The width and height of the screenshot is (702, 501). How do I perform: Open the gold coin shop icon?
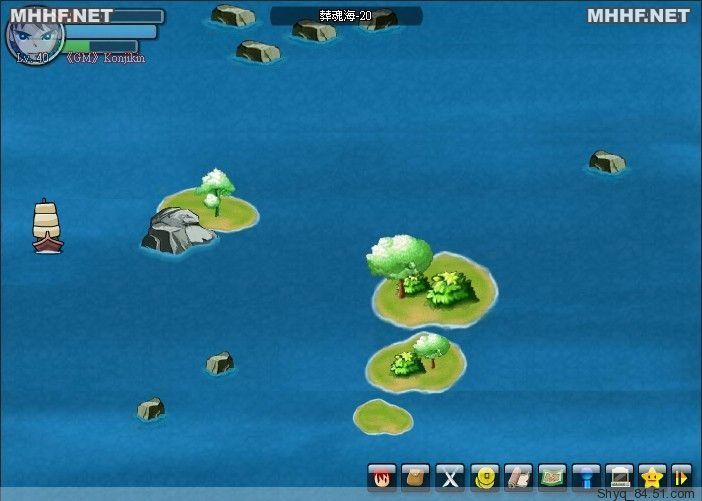[485, 476]
